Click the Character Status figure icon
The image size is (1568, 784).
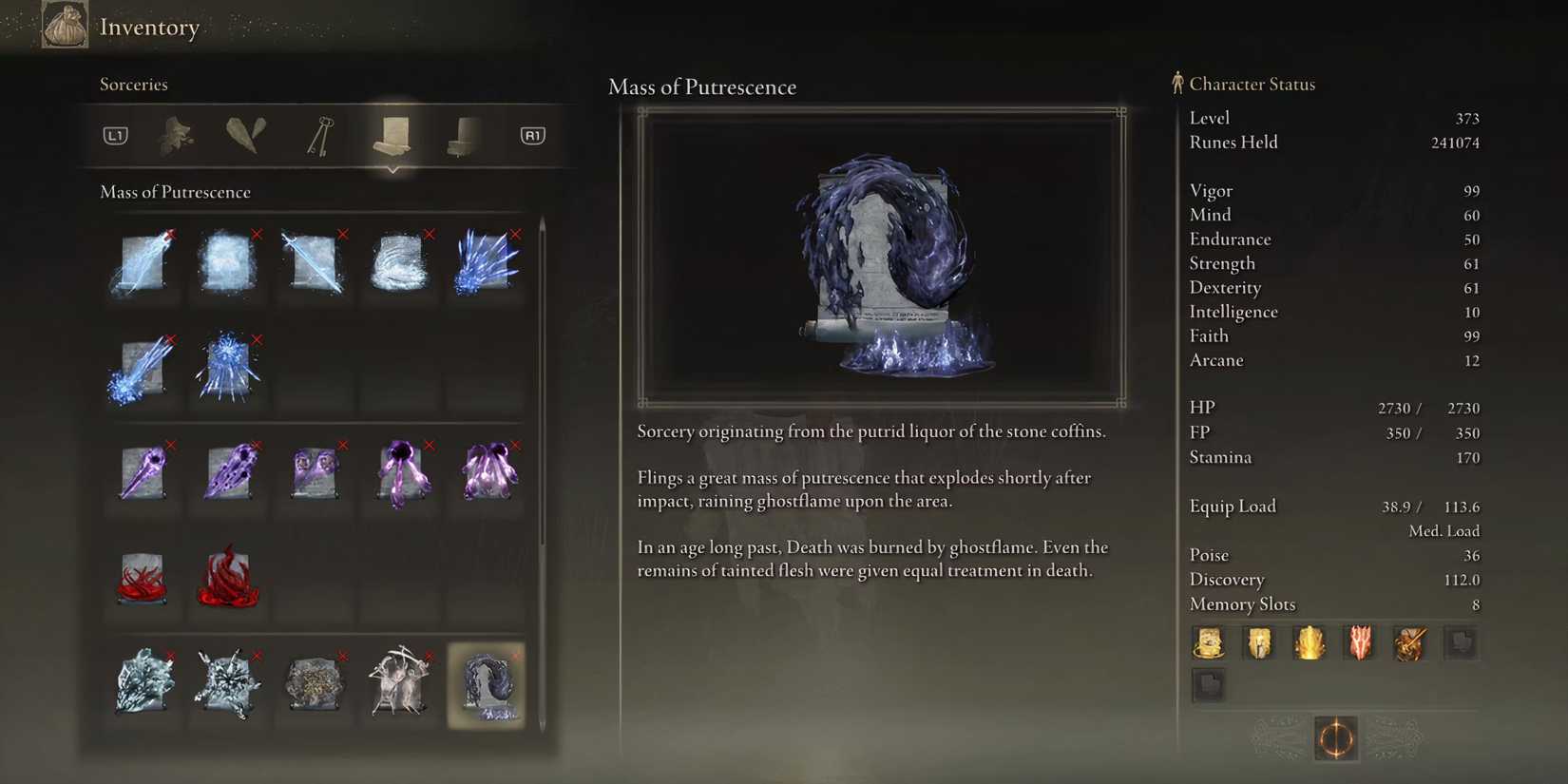1176,83
